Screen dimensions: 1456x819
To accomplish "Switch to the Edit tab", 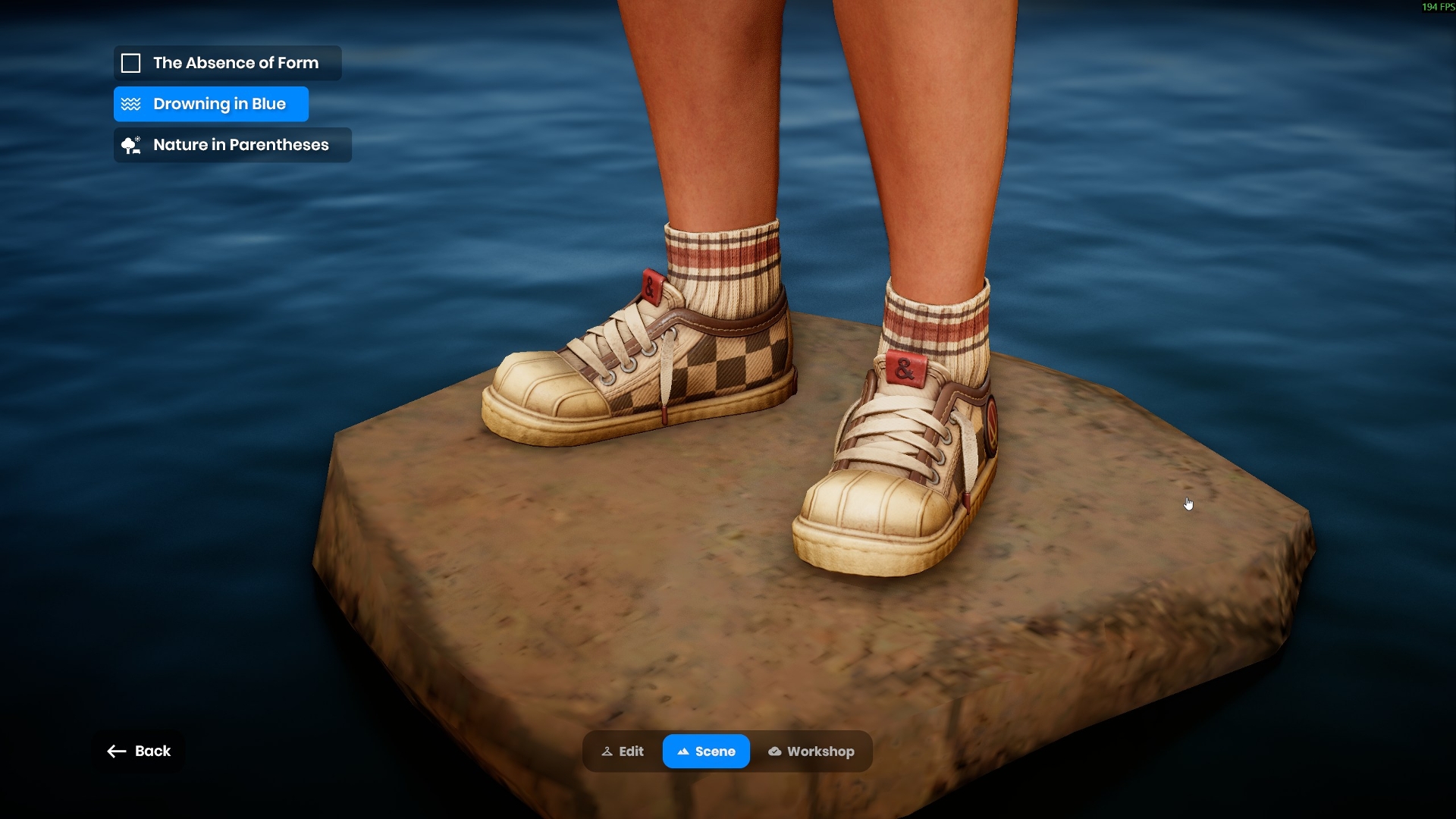I will coord(623,752).
